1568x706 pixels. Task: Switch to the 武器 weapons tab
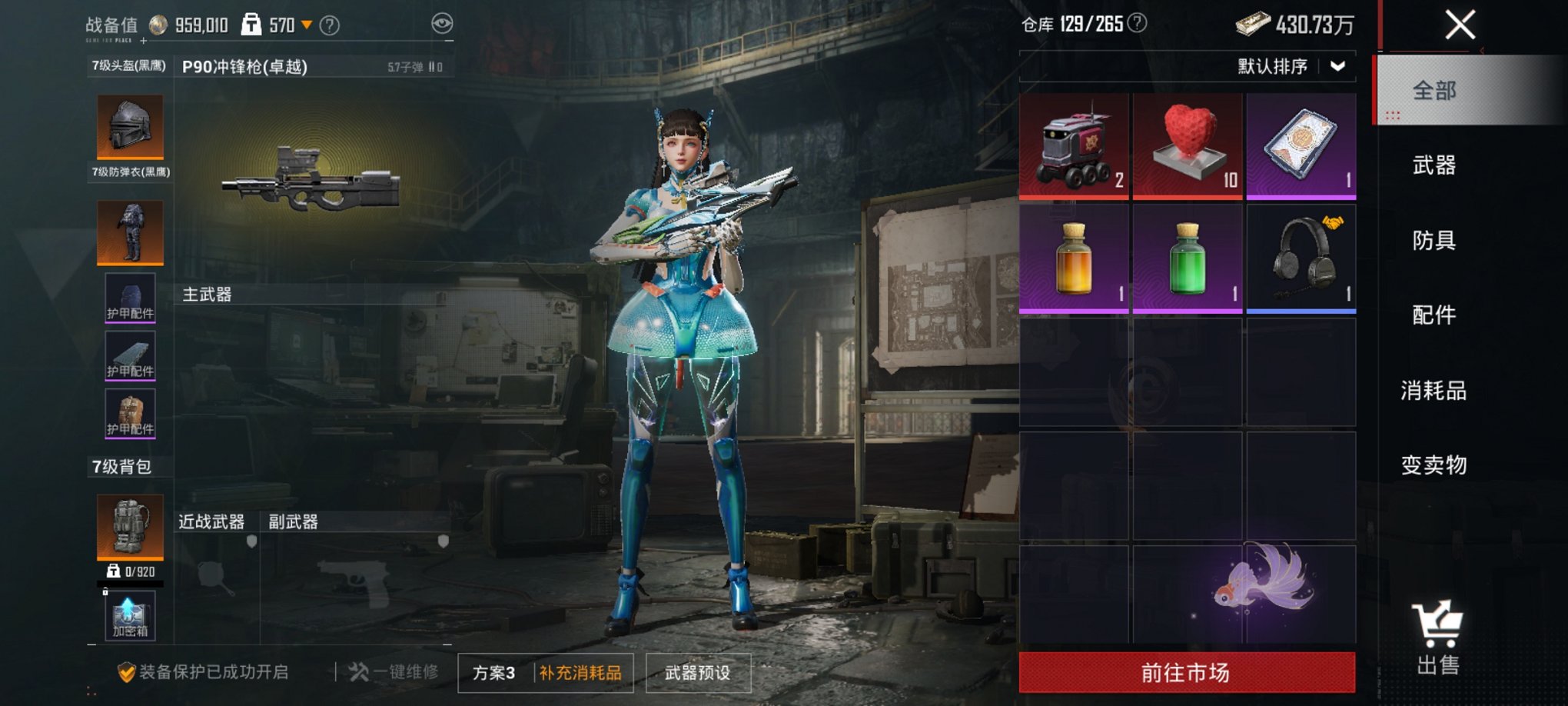click(1434, 167)
